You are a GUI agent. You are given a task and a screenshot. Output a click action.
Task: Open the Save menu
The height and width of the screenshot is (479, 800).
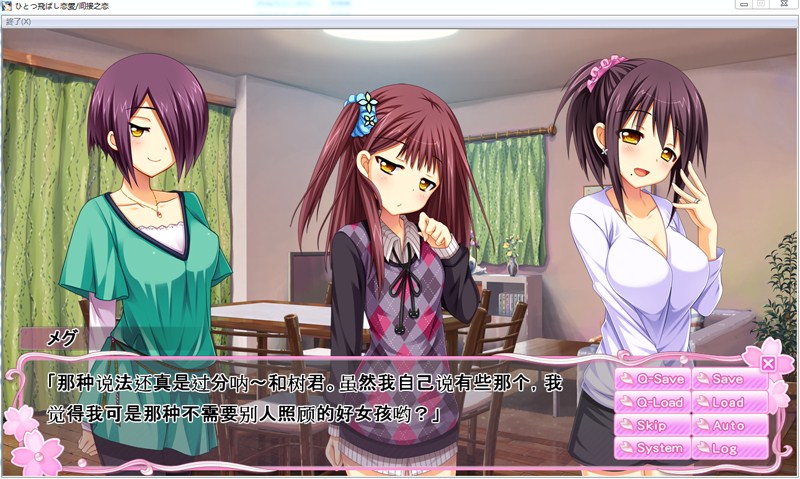click(729, 380)
